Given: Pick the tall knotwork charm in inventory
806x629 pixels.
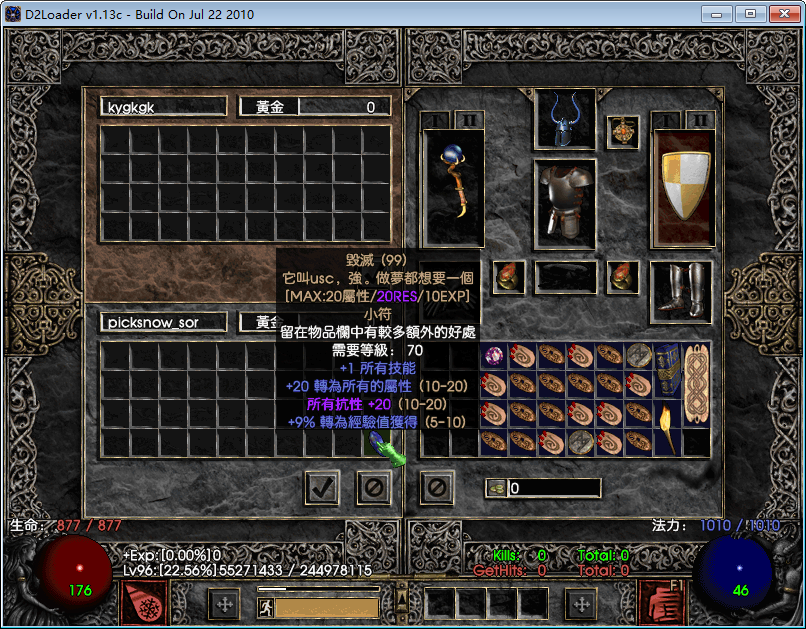Looking at the screenshot, I should [x=696, y=383].
